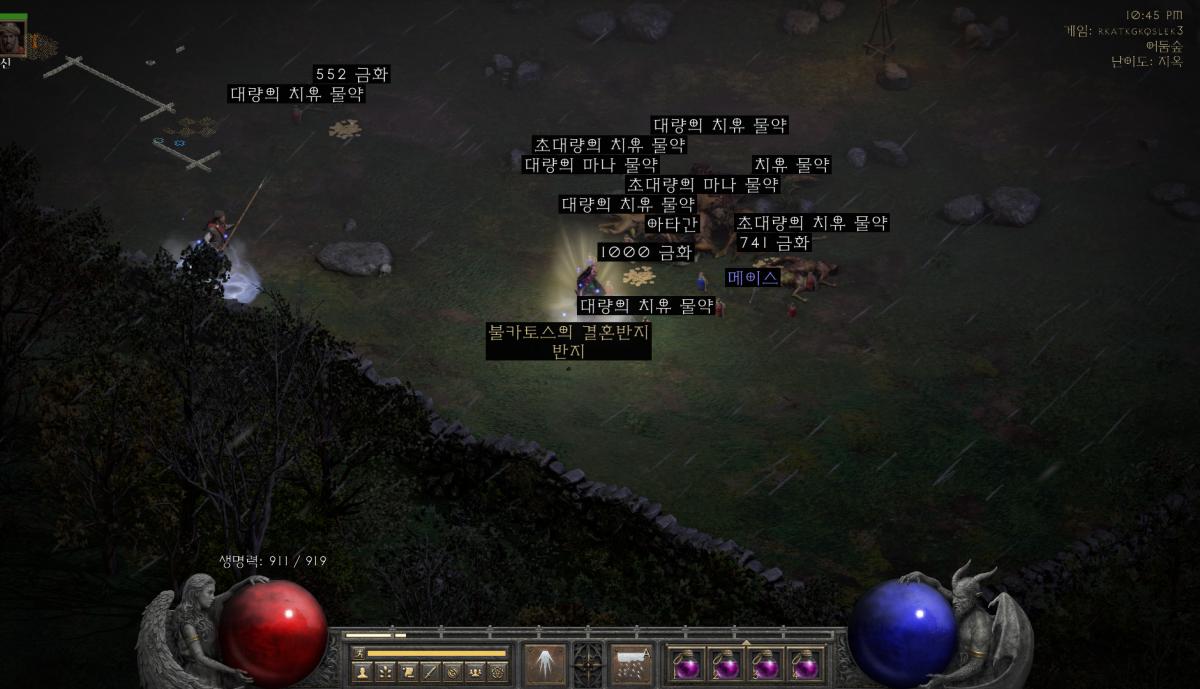Toggle the run/walk icon

coord(359,653)
